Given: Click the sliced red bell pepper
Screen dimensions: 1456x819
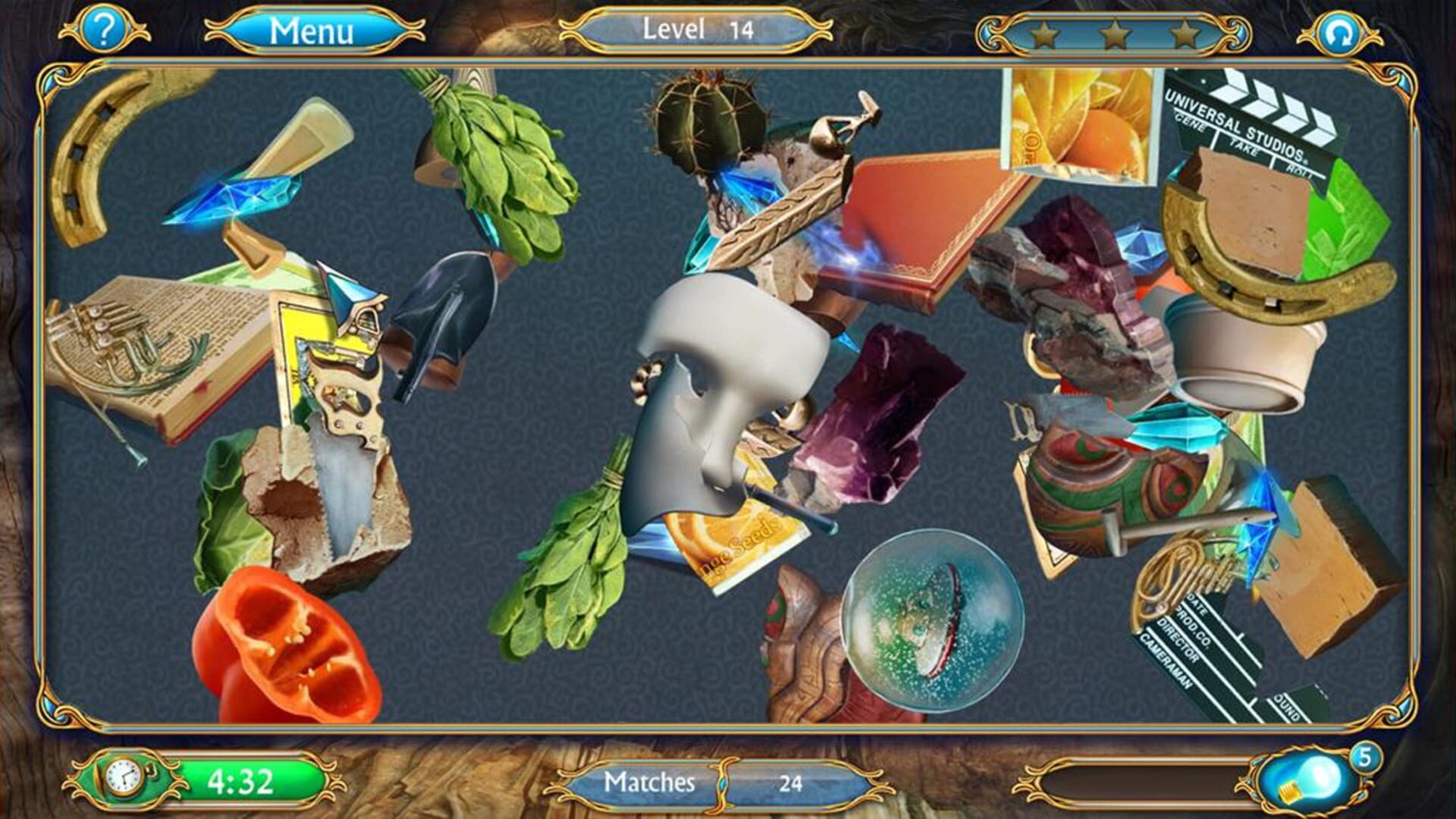Looking at the screenshot, I should click(x=288, y=645).
